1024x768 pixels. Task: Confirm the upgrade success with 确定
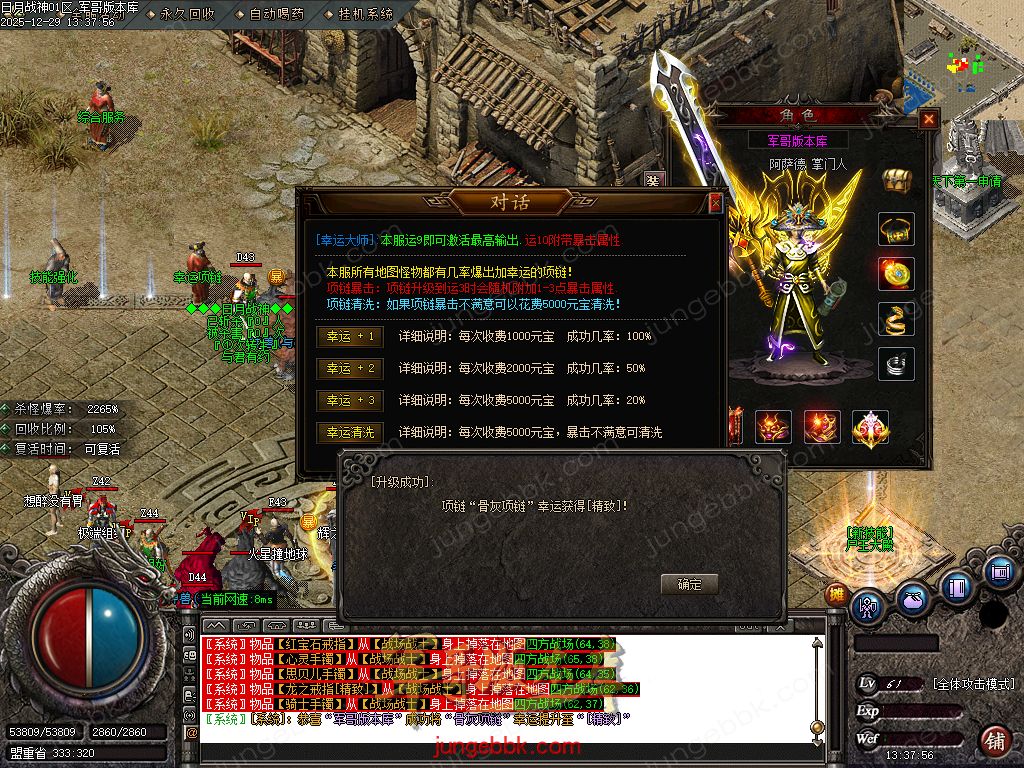pyautogui.click(x=689, y=584)
